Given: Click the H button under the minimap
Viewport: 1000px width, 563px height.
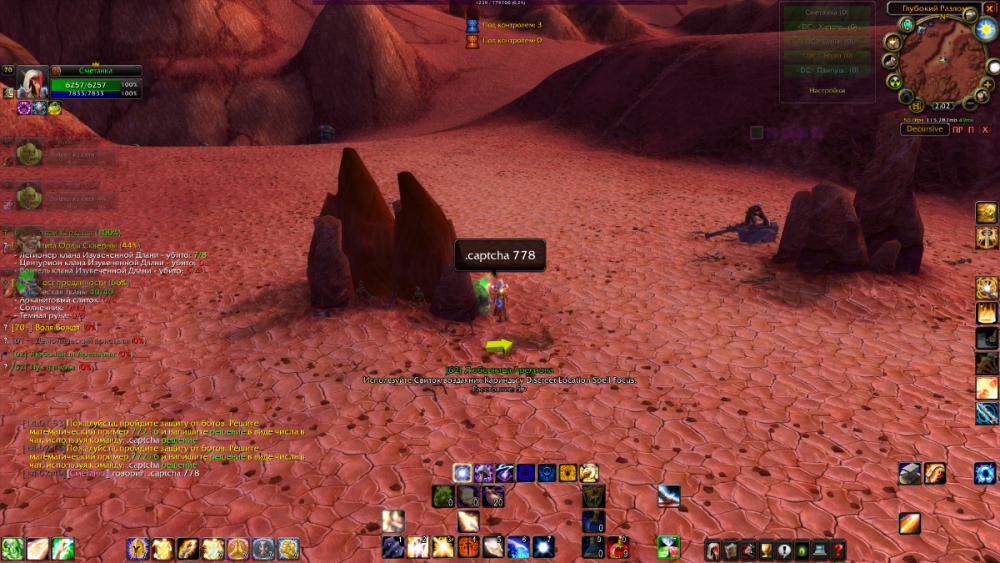Looking at the screenshot, I should pos(915,105).
